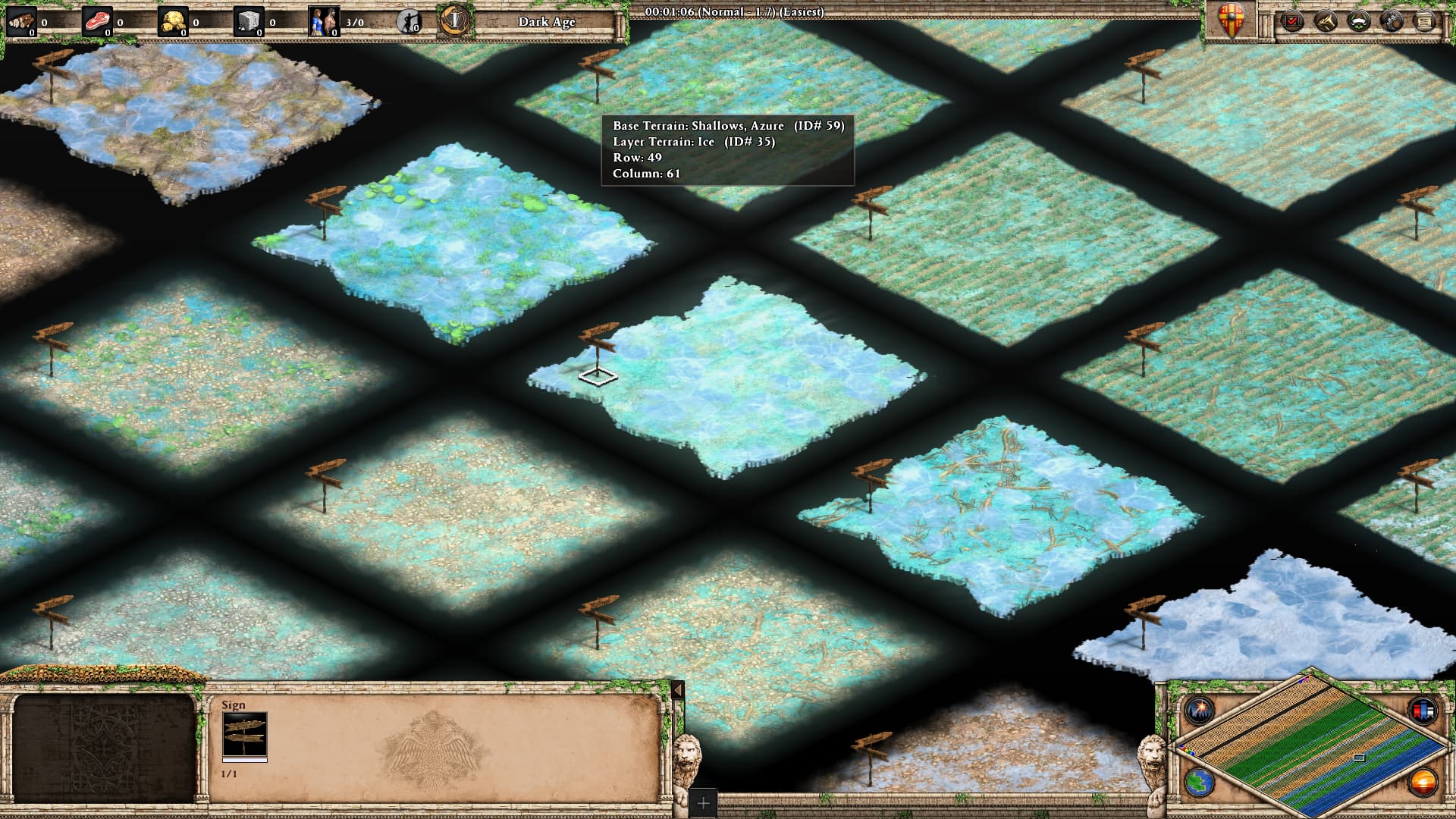Open the game settings gear button
The image size is (1456, 819).
point(1392,21)
